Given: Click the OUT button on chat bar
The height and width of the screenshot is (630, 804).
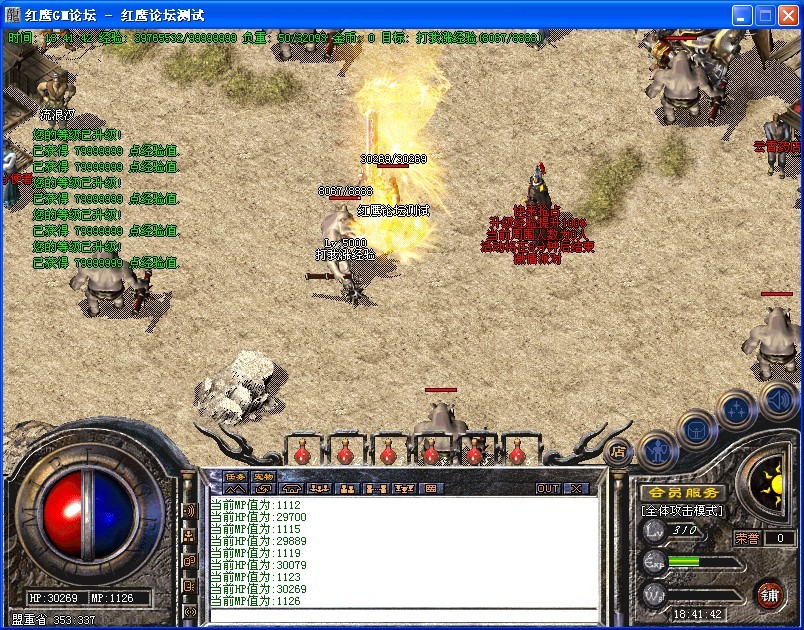Looking at the screenshot, I should point(548,488).
